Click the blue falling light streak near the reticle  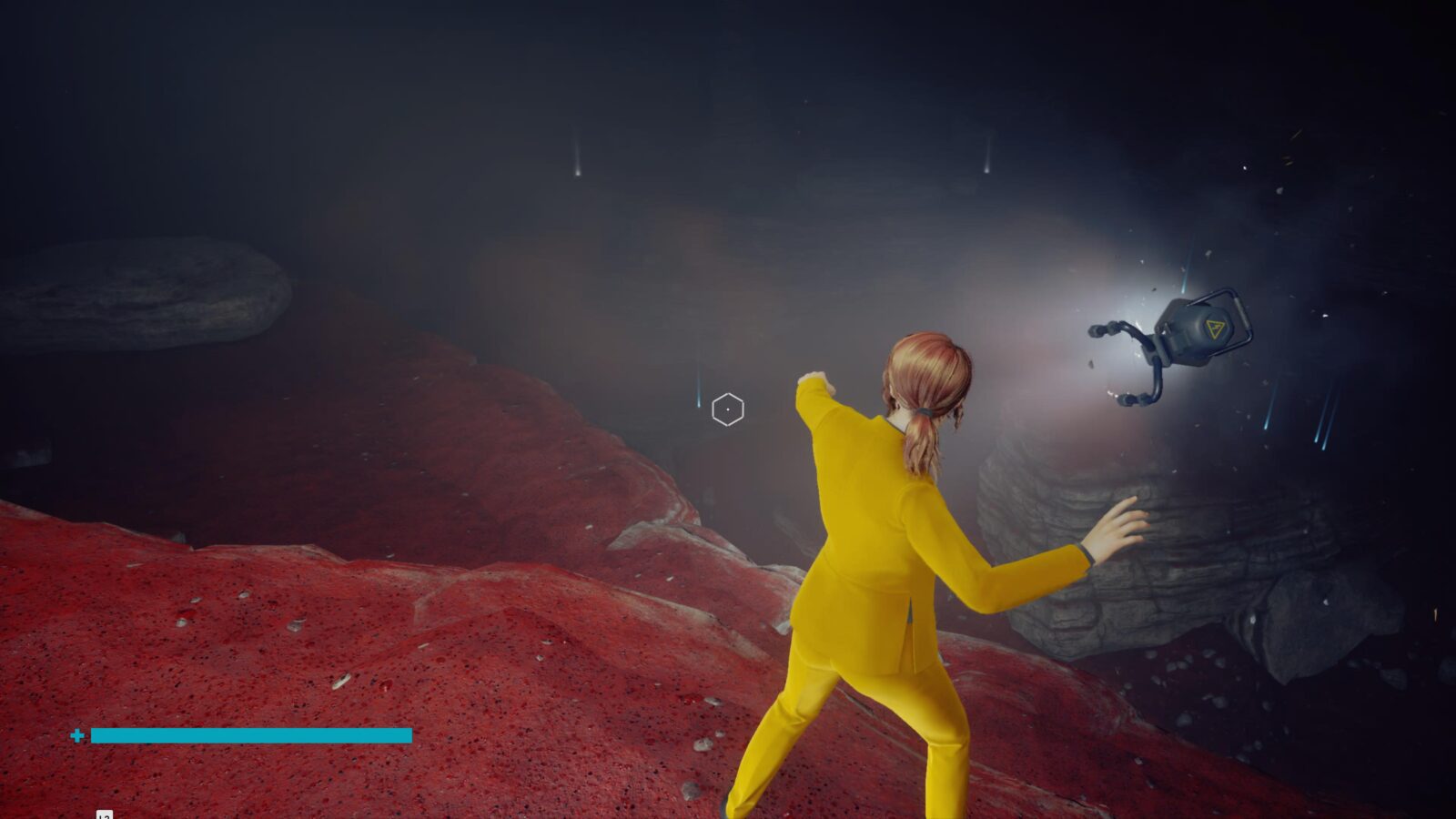coord(698,393)
